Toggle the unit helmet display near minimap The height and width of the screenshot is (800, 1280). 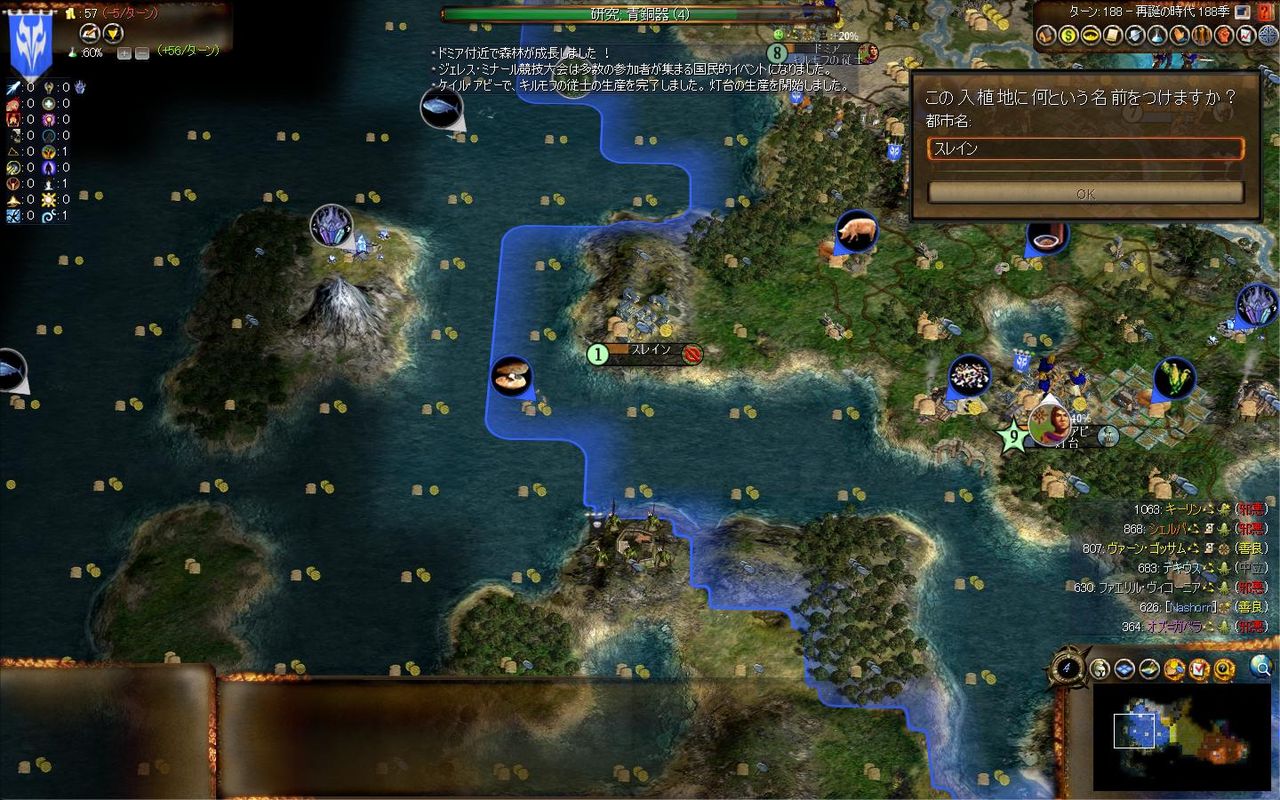(x=1101, y=668)
